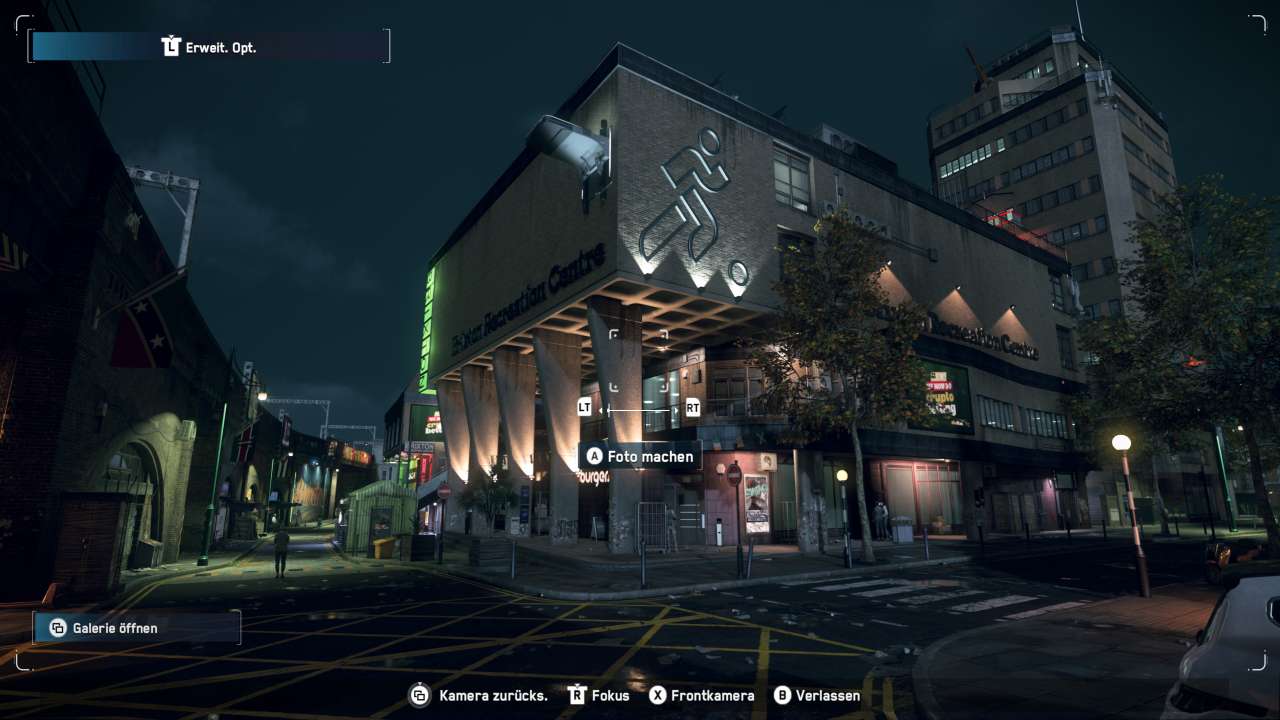The image size is (1280, 720).
Task: Select the Fokus option
Action: 599,695
